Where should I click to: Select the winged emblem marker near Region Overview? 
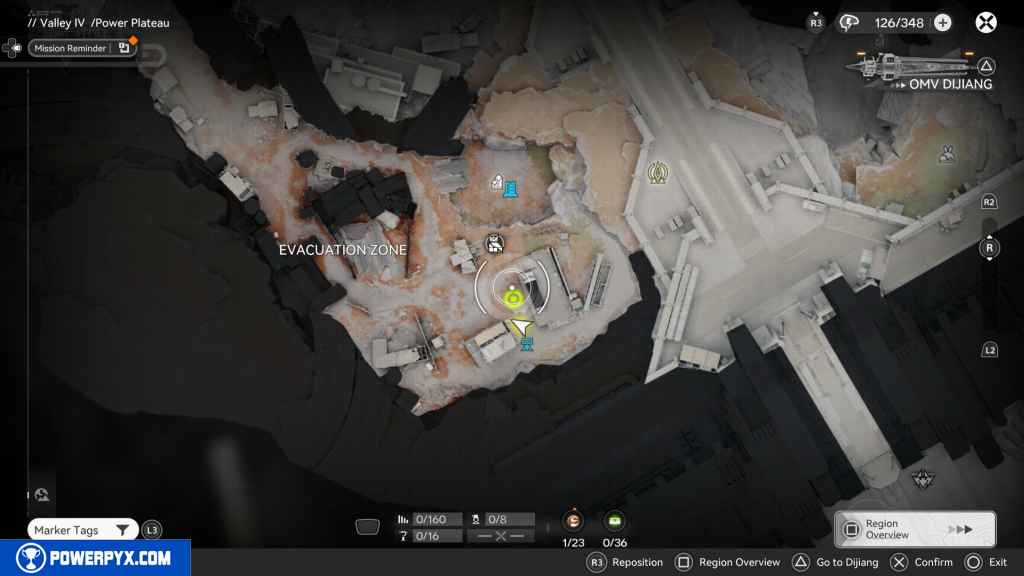tap(922, 480)
